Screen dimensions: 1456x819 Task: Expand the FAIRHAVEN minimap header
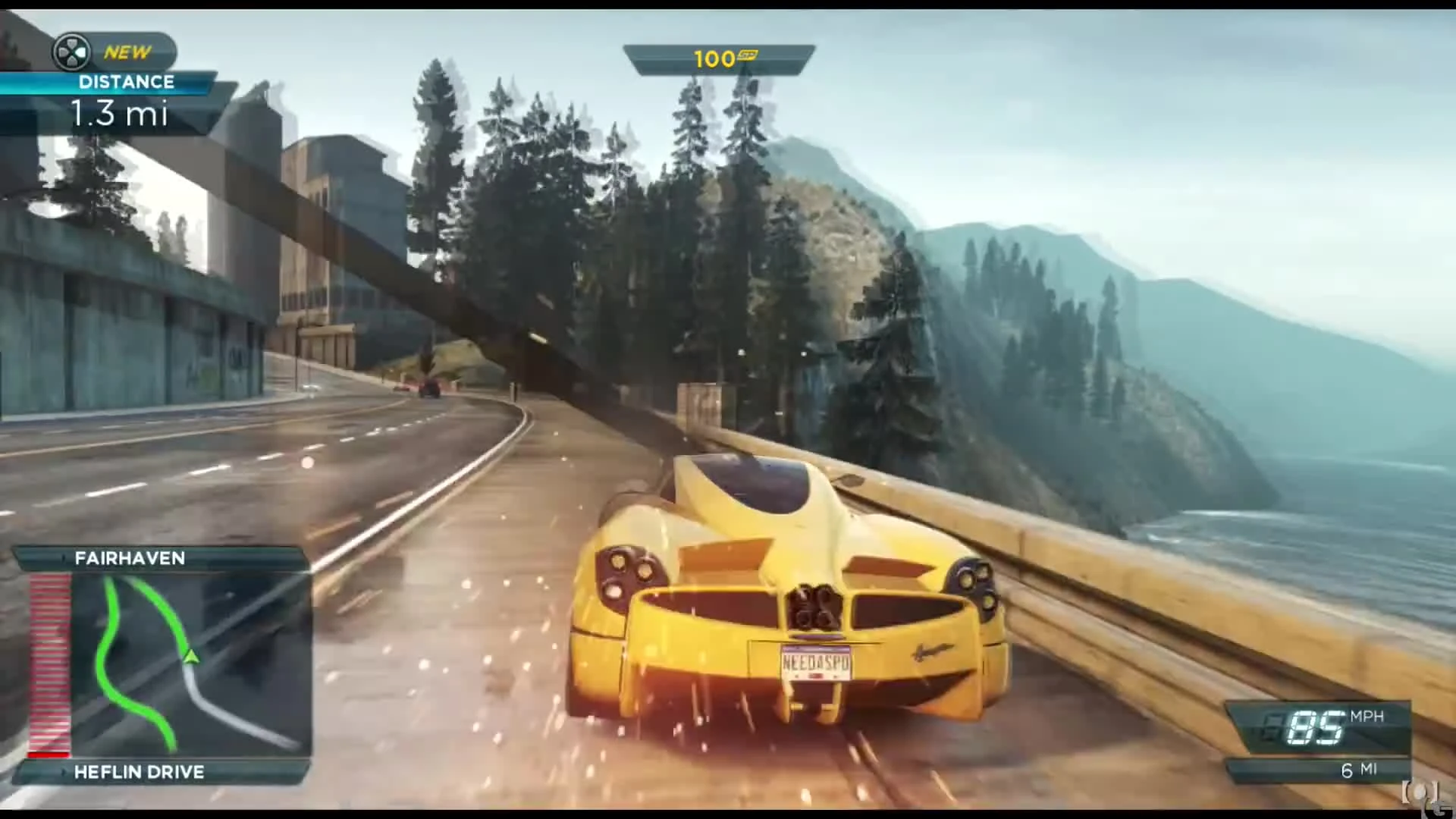129,558
